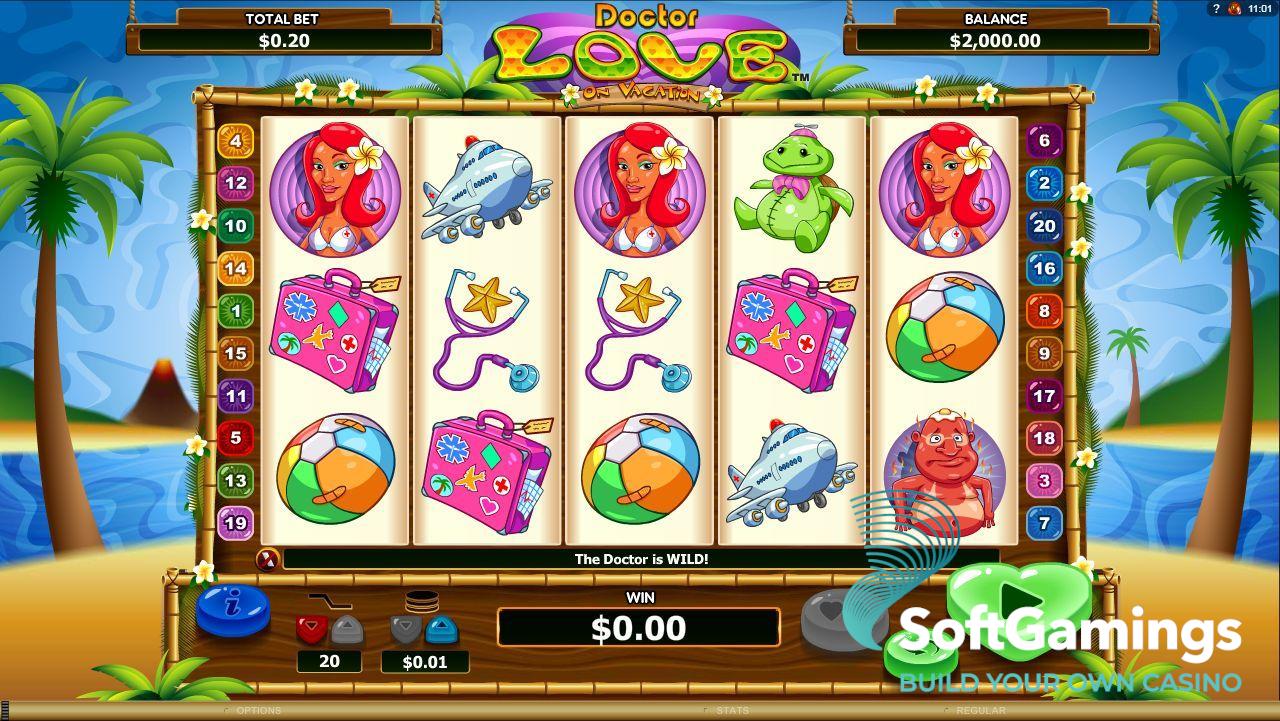1280x721 pixels.
Task: Increase paylines with the gray up arrow
Action: 347,629
